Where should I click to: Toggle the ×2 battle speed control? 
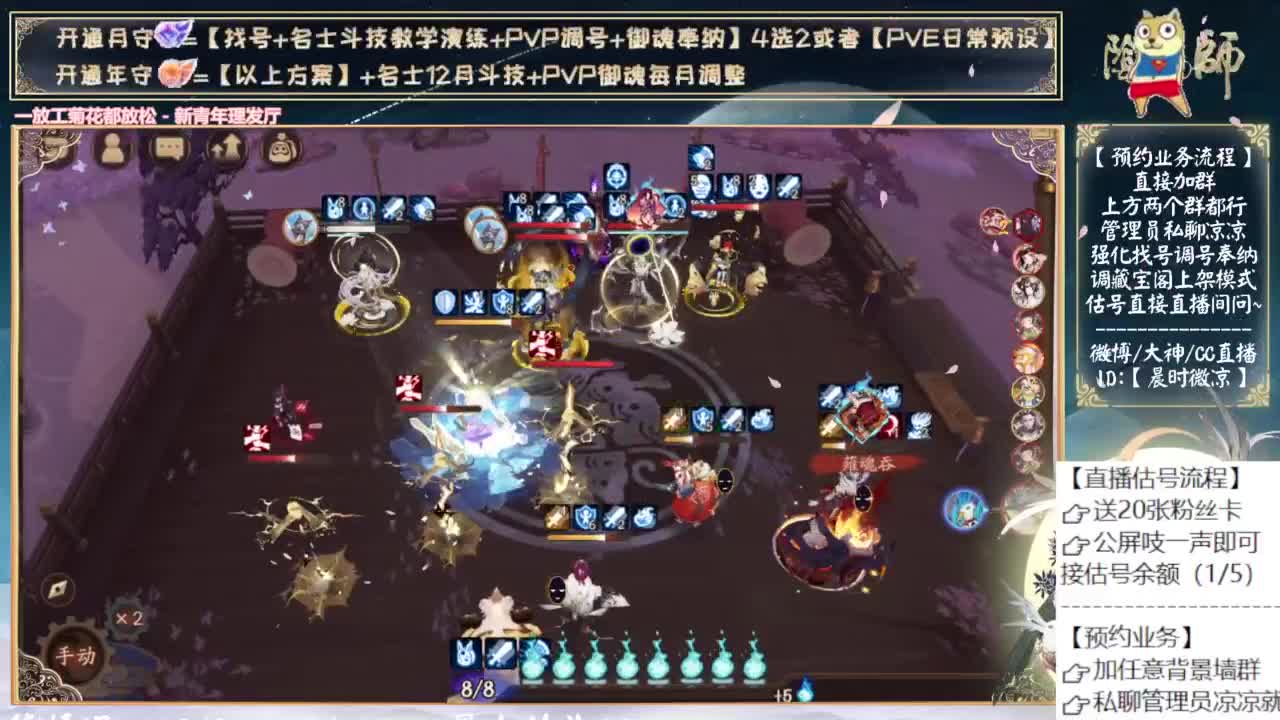click(x=128, y=617)
